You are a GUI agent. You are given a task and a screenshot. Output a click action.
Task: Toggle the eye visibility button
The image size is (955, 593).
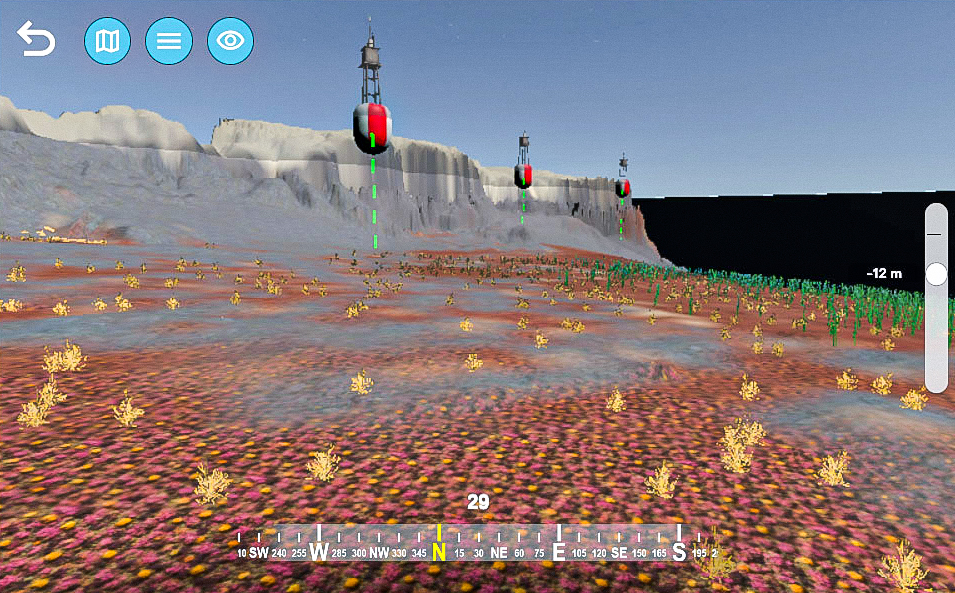point(230,41)
